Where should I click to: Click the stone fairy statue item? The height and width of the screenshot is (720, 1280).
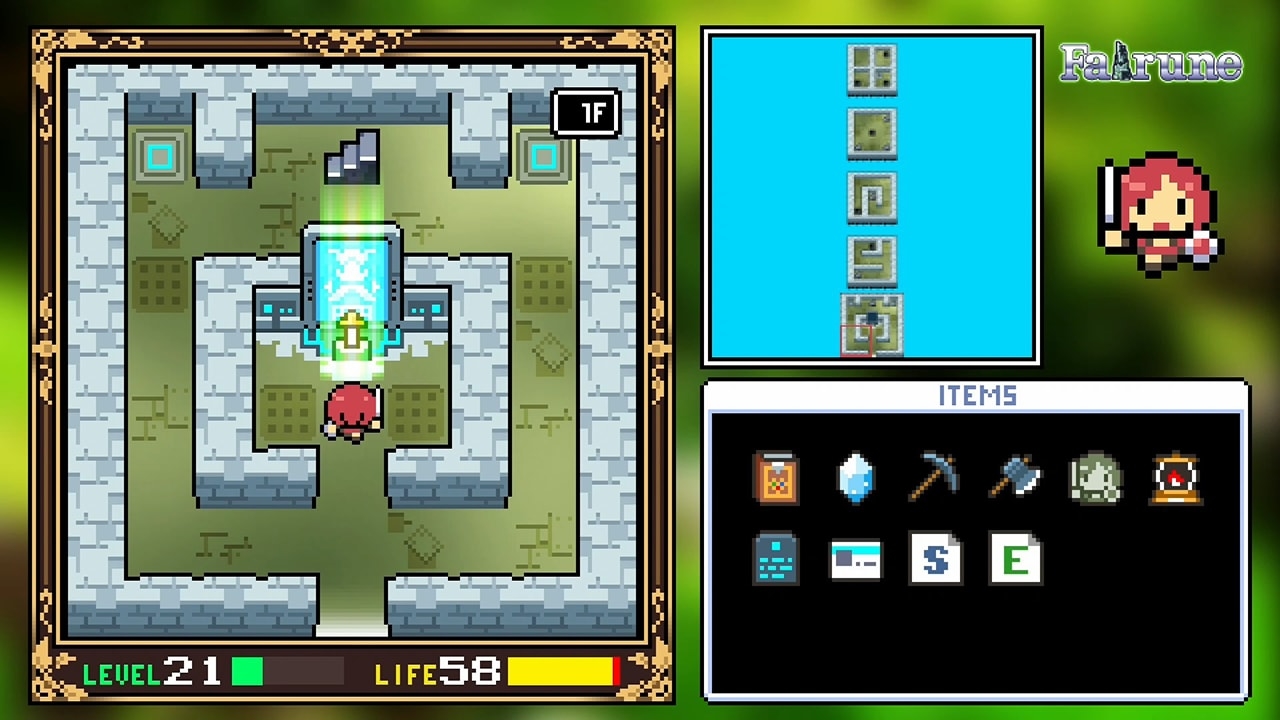point(1095,478)
